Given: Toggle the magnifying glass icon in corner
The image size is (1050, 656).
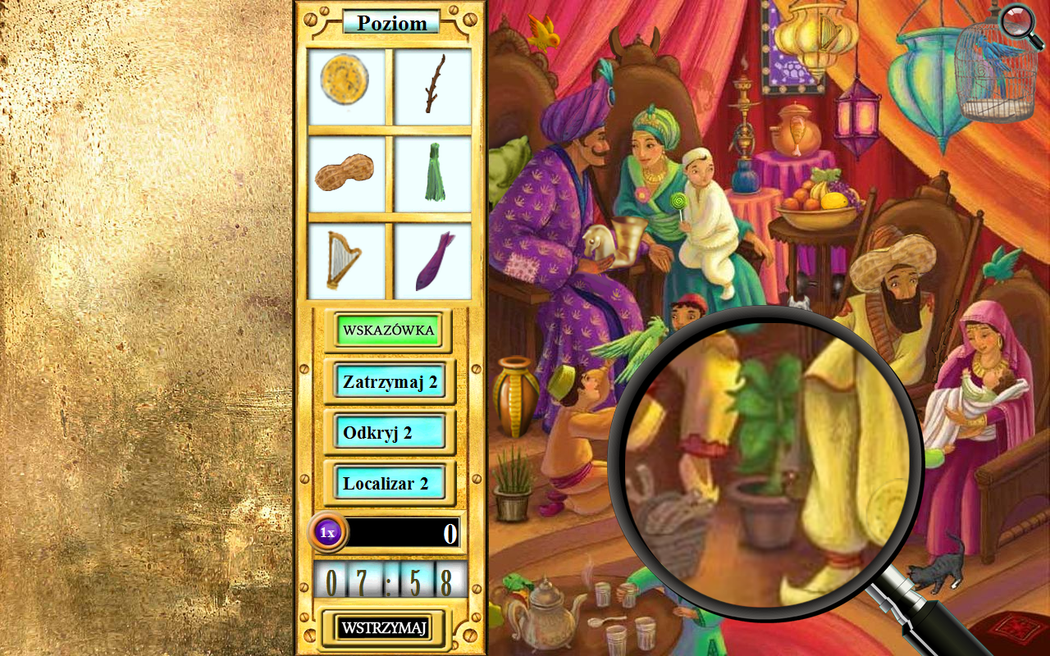Looking at the screenshot, I should (1020, 24).
